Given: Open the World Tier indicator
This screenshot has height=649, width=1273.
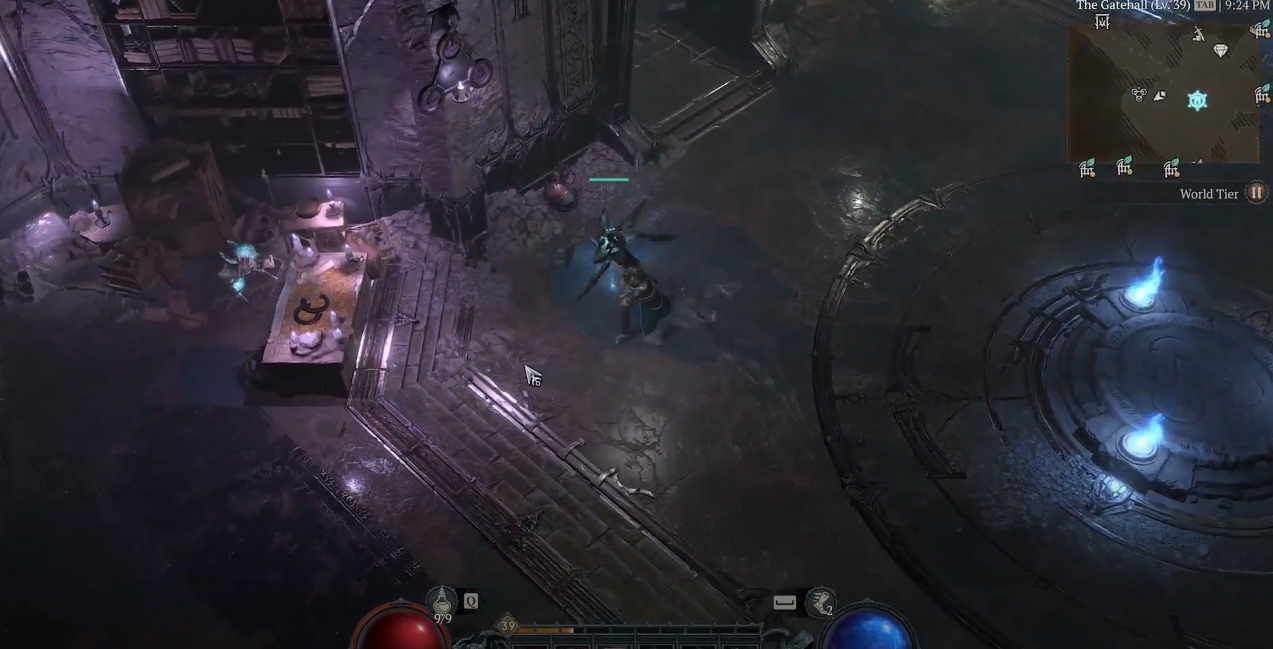Looking at the screenshot, I should 1256,194.
